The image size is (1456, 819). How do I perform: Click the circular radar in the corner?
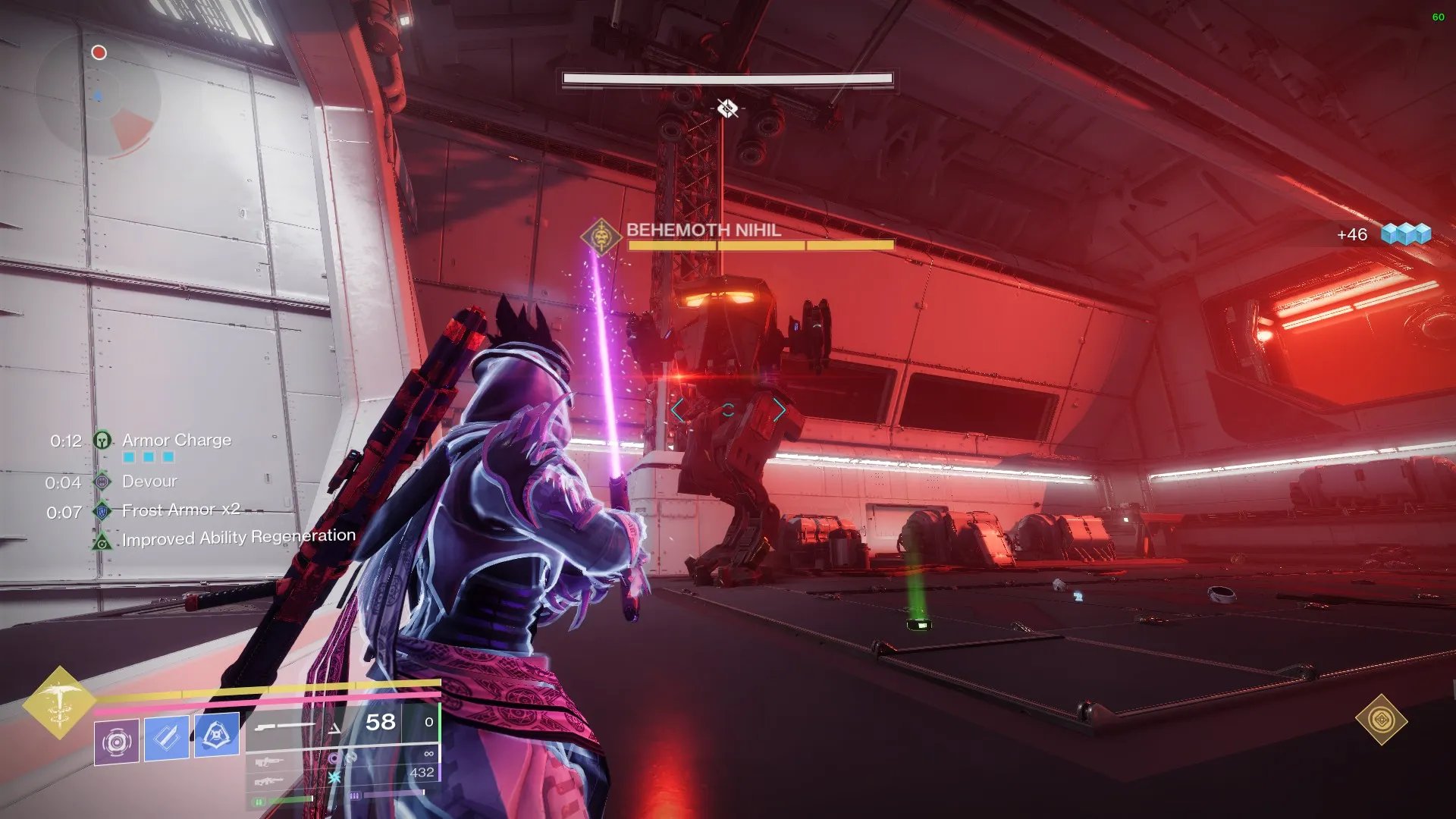[99, 95]
